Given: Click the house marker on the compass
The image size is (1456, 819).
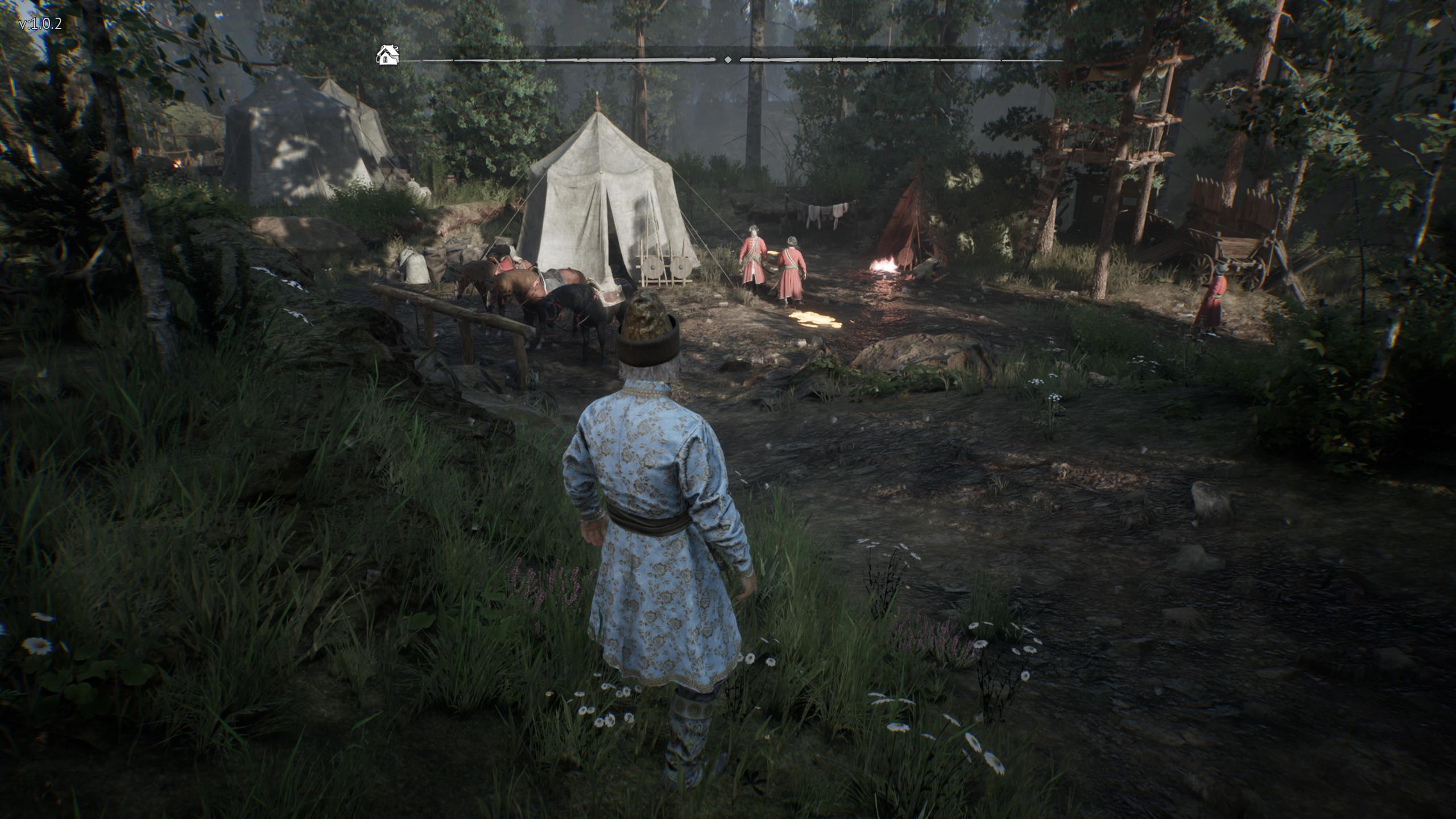Looking at the screenshot, I should coord(387,56).
